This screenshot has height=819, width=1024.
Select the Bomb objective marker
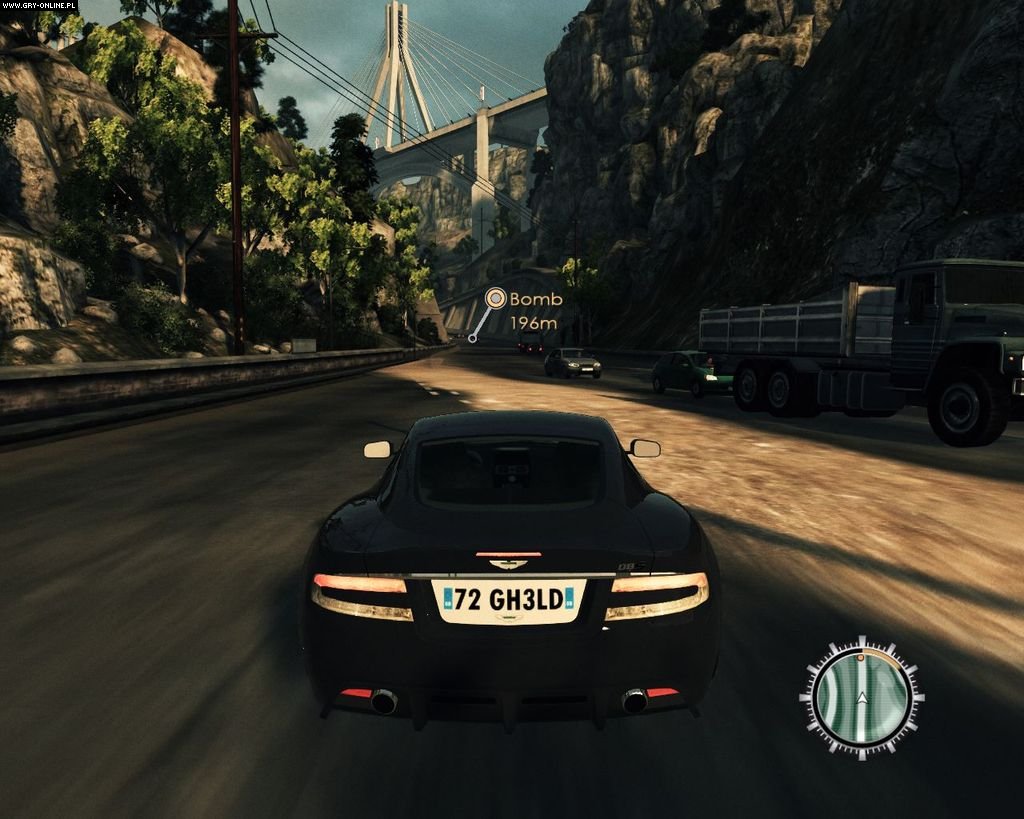[x=496, y=298]
